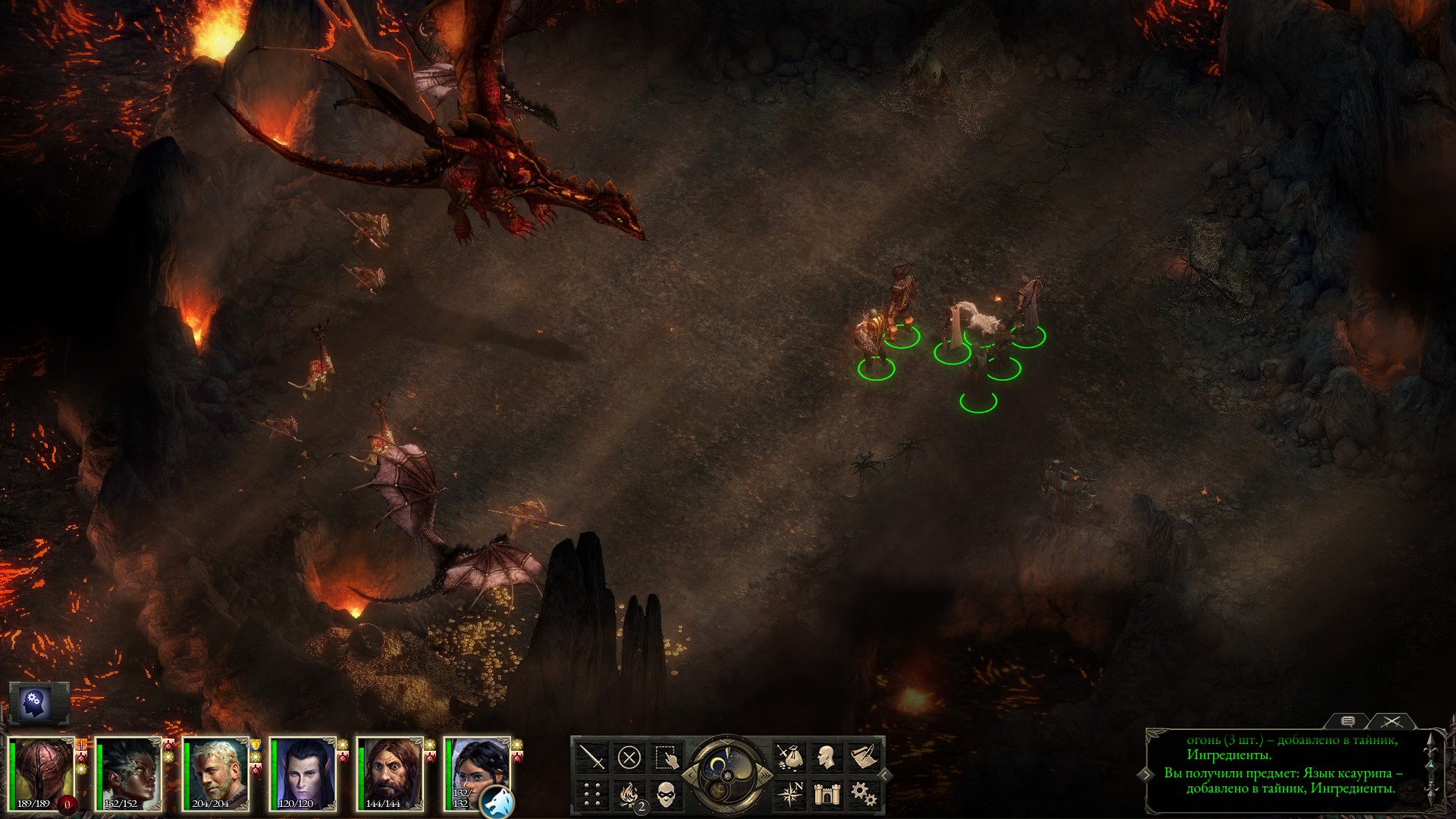The width and height of the screenshot is (1456, 819).
Task: Open the six-dot formation button
Action: tap(592, 794)
